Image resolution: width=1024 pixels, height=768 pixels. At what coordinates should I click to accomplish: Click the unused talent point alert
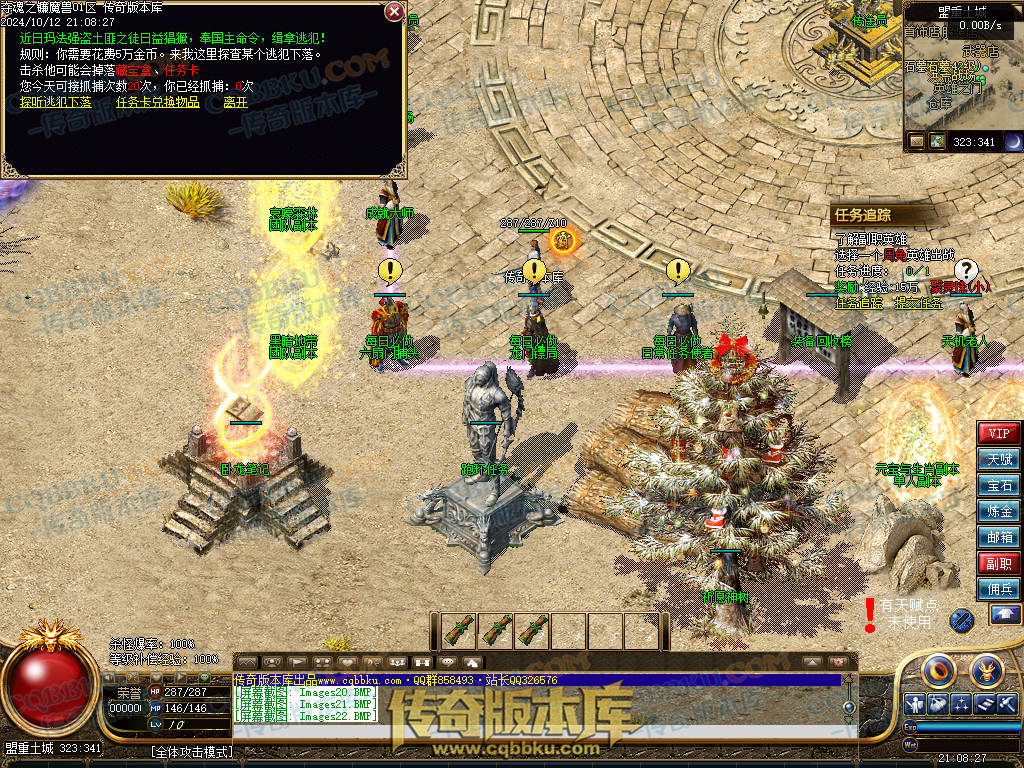click(x=901, y=613)
